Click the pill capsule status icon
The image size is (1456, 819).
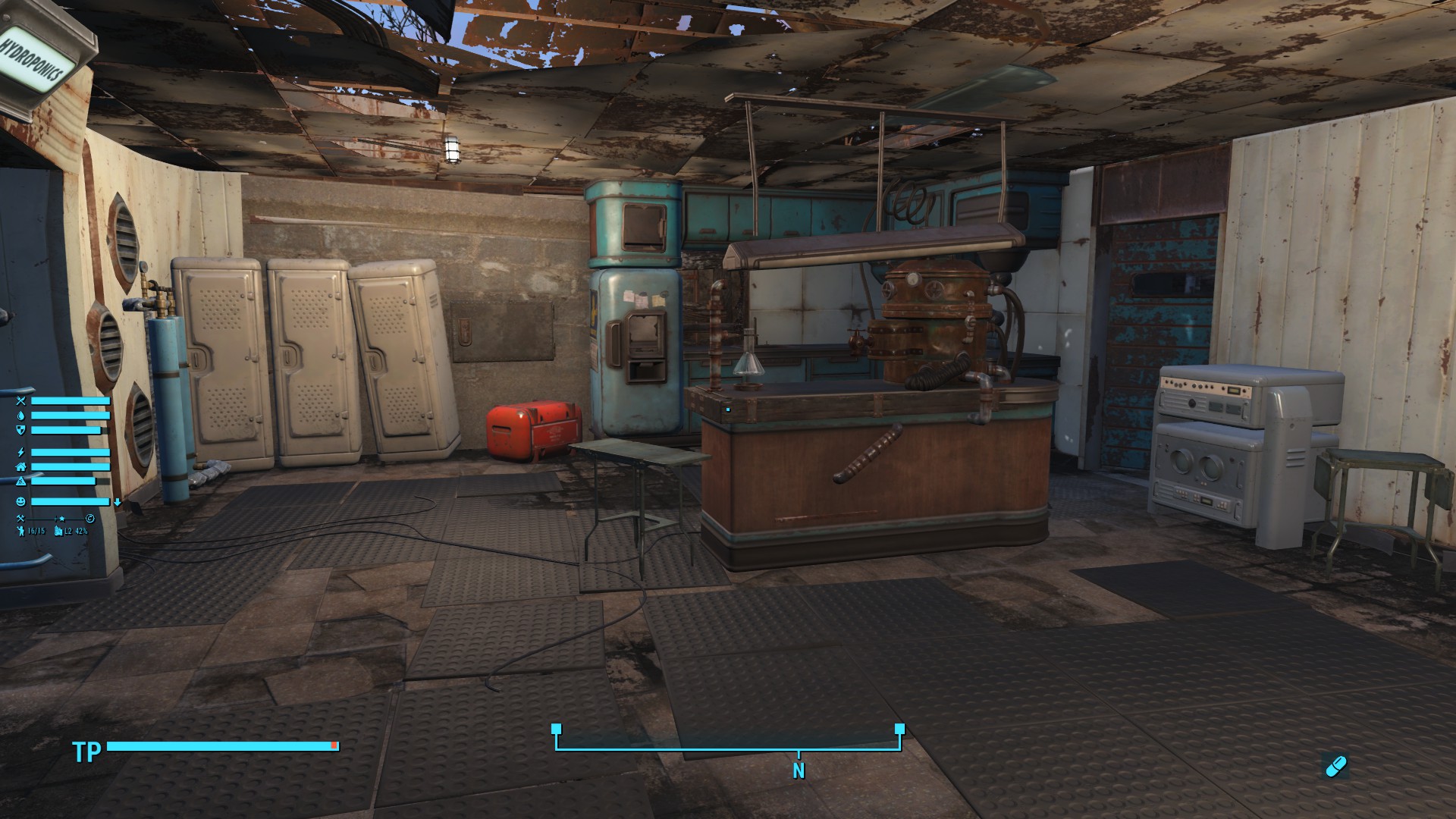point(1335,767)
